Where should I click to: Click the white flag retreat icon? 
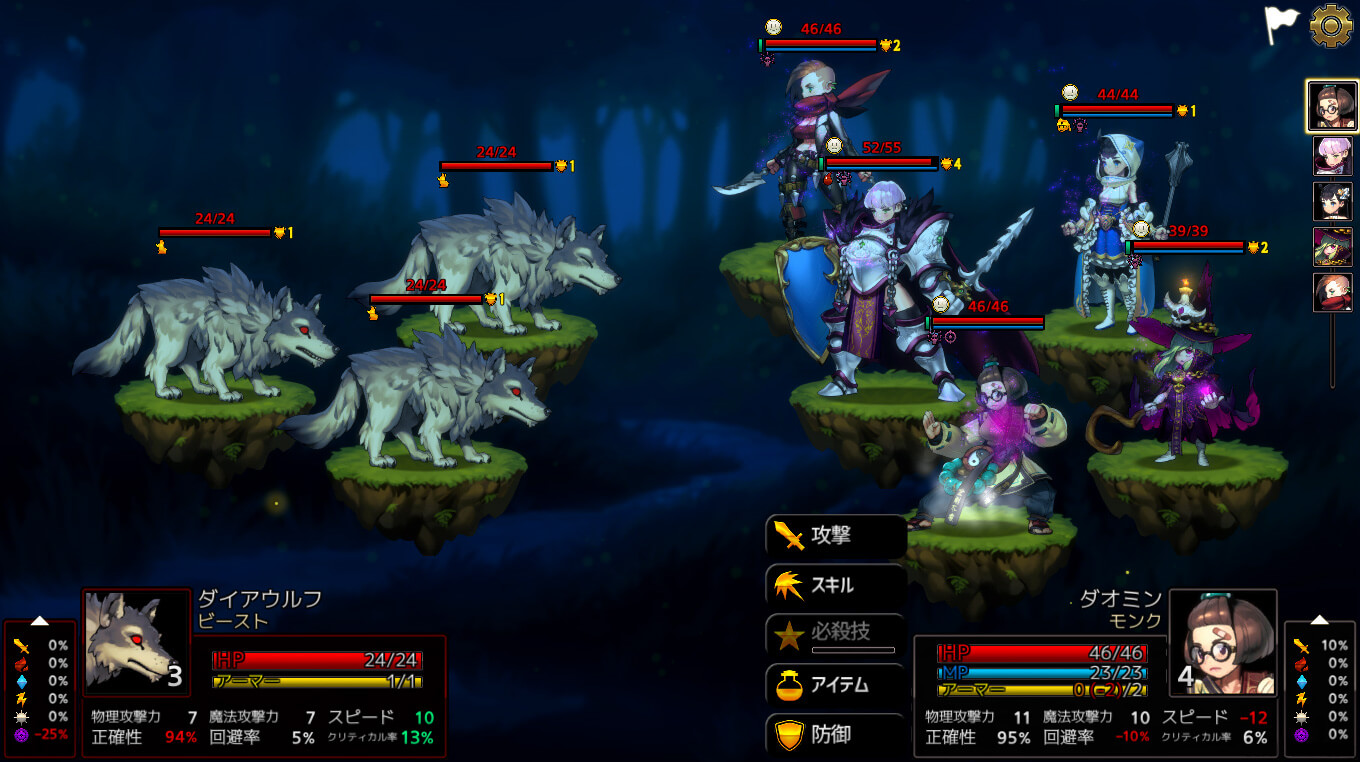(1281, 24)
